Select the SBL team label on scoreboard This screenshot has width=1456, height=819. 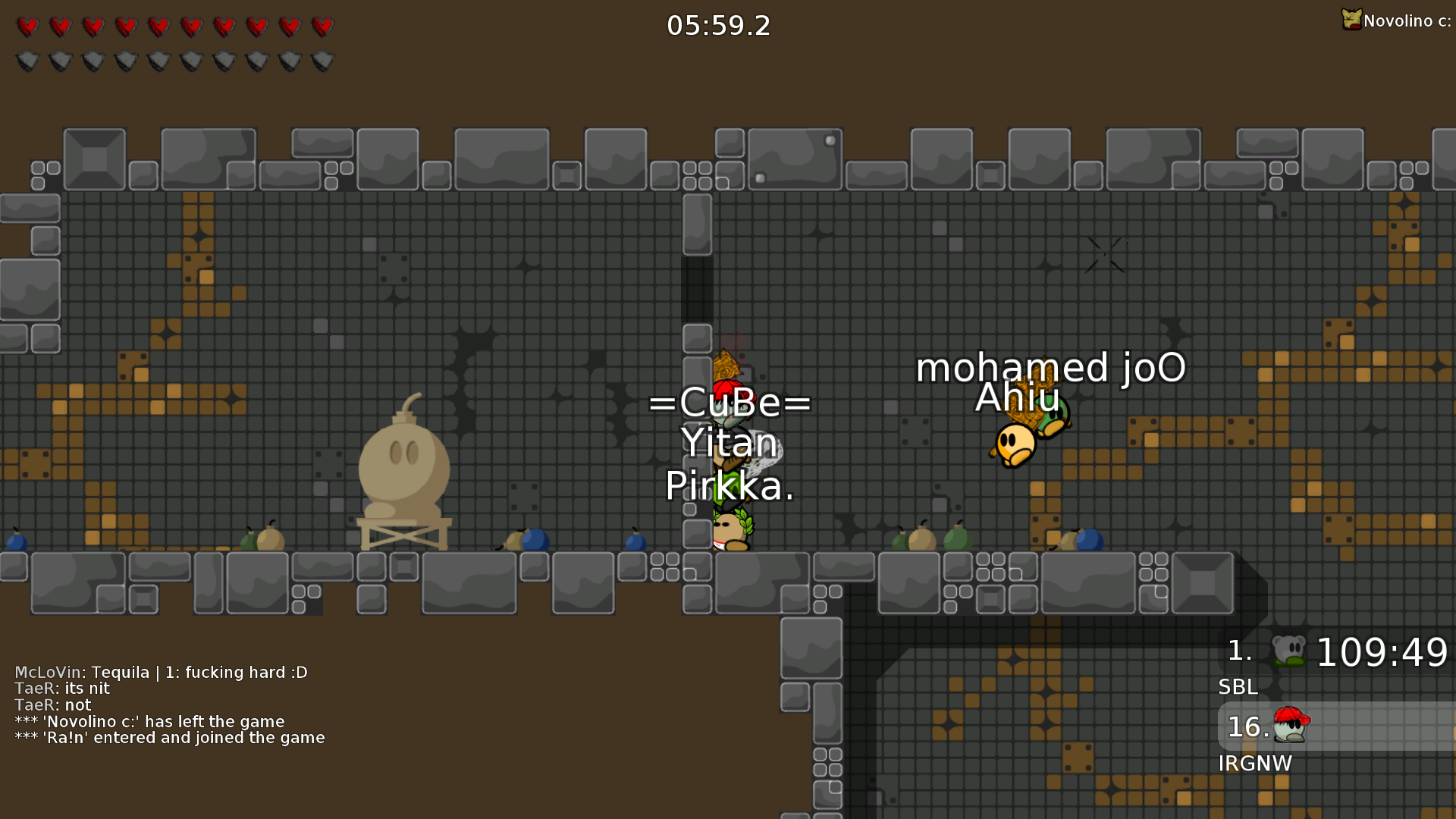pos(1238,687)
